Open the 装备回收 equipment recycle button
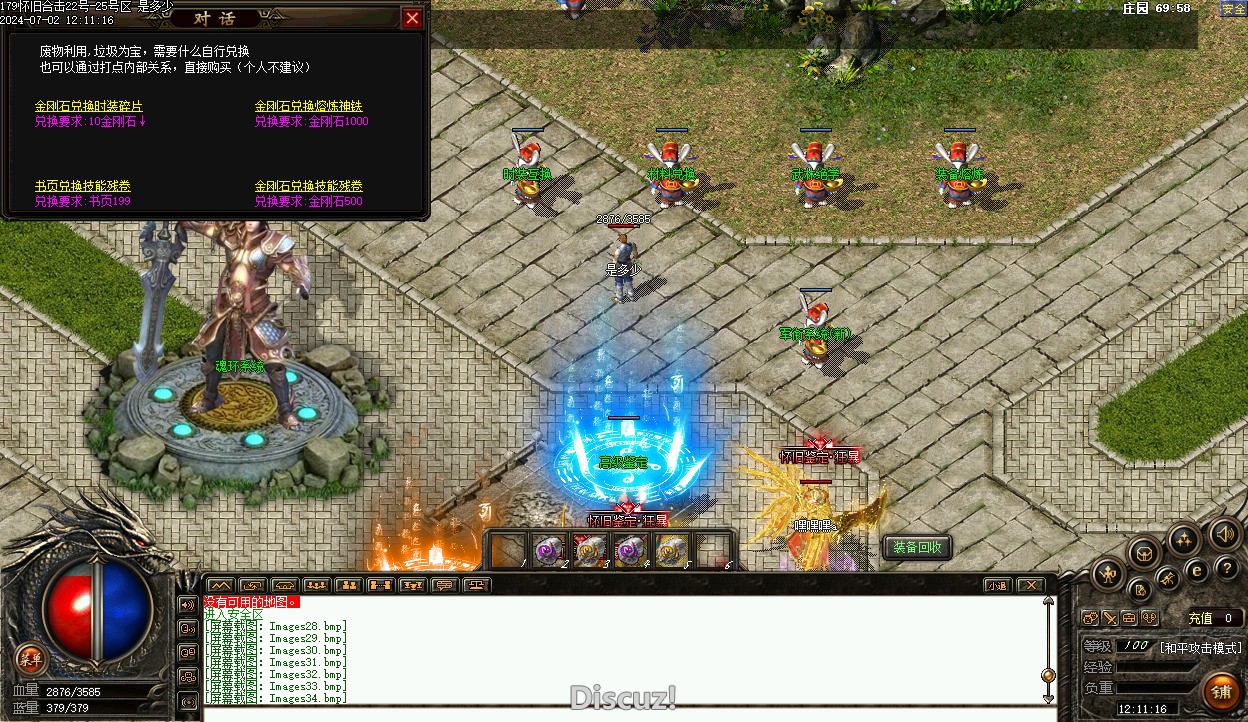The height and width of the screenshot is (722, 1248). tap(917, 547)
